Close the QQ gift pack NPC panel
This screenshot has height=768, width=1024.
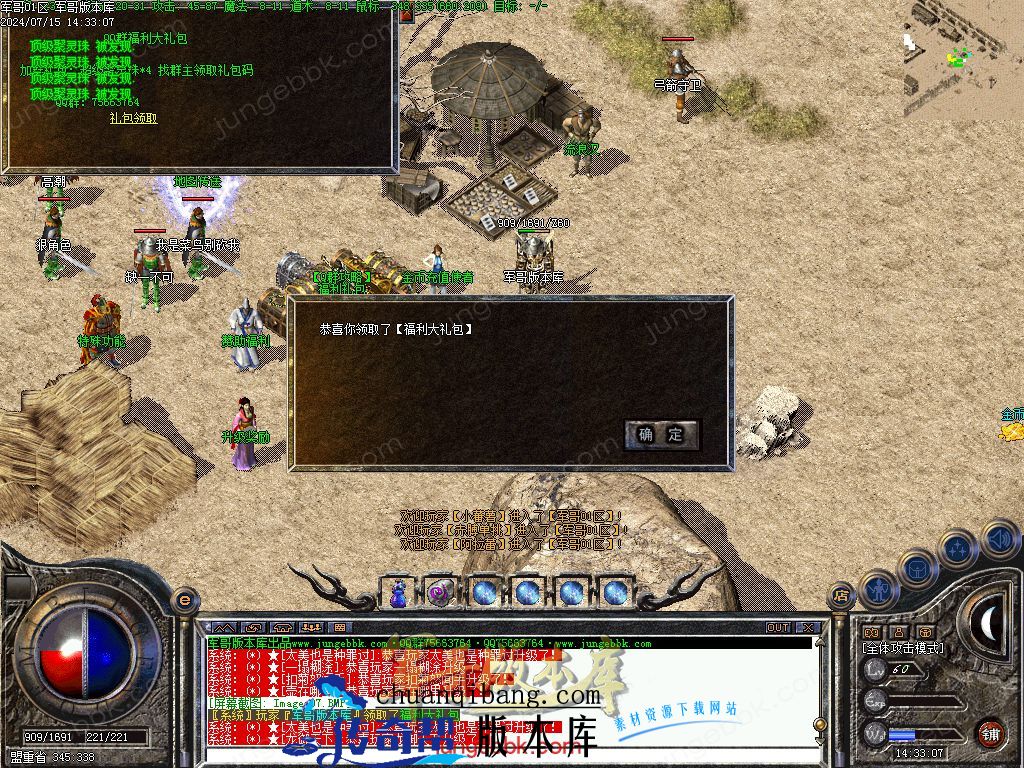point(406,17)
